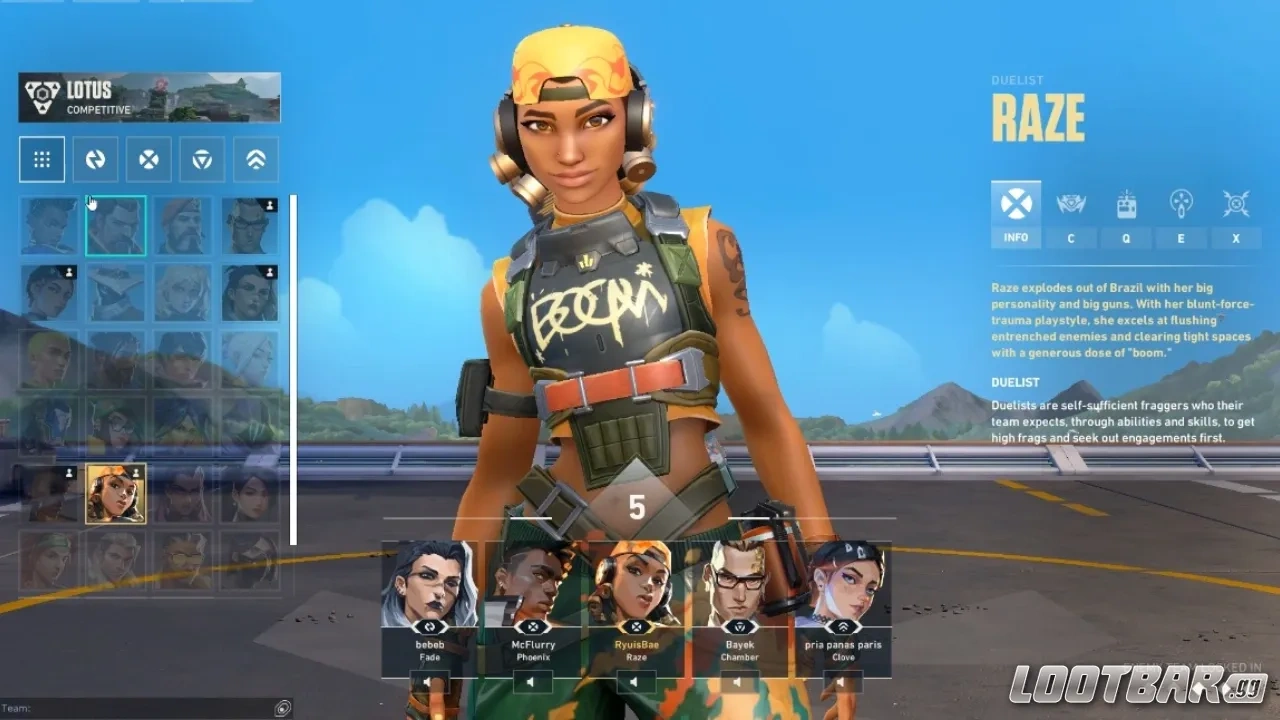Click the LOTUS Competitive match banner

pyautogui.click(x=148, y=96)
